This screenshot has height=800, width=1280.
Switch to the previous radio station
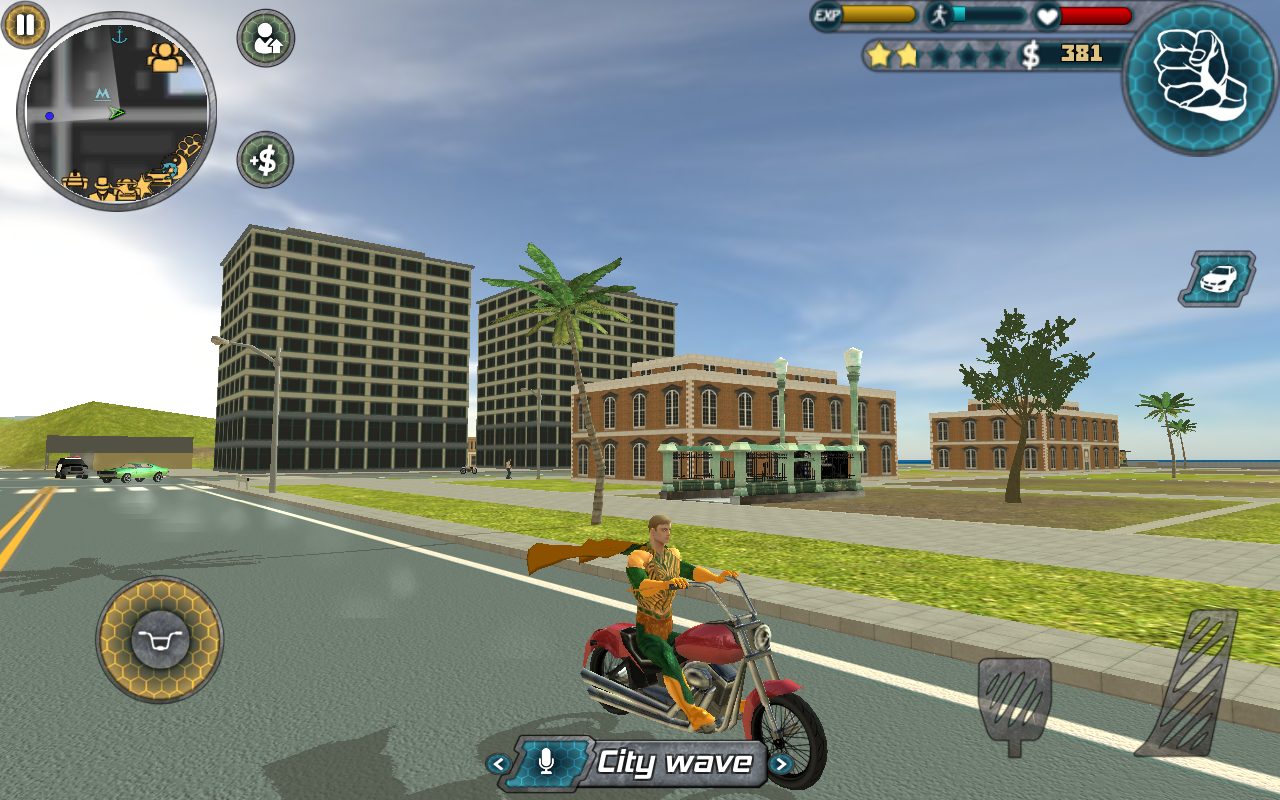pyautogui.click(x=497, y=764)
